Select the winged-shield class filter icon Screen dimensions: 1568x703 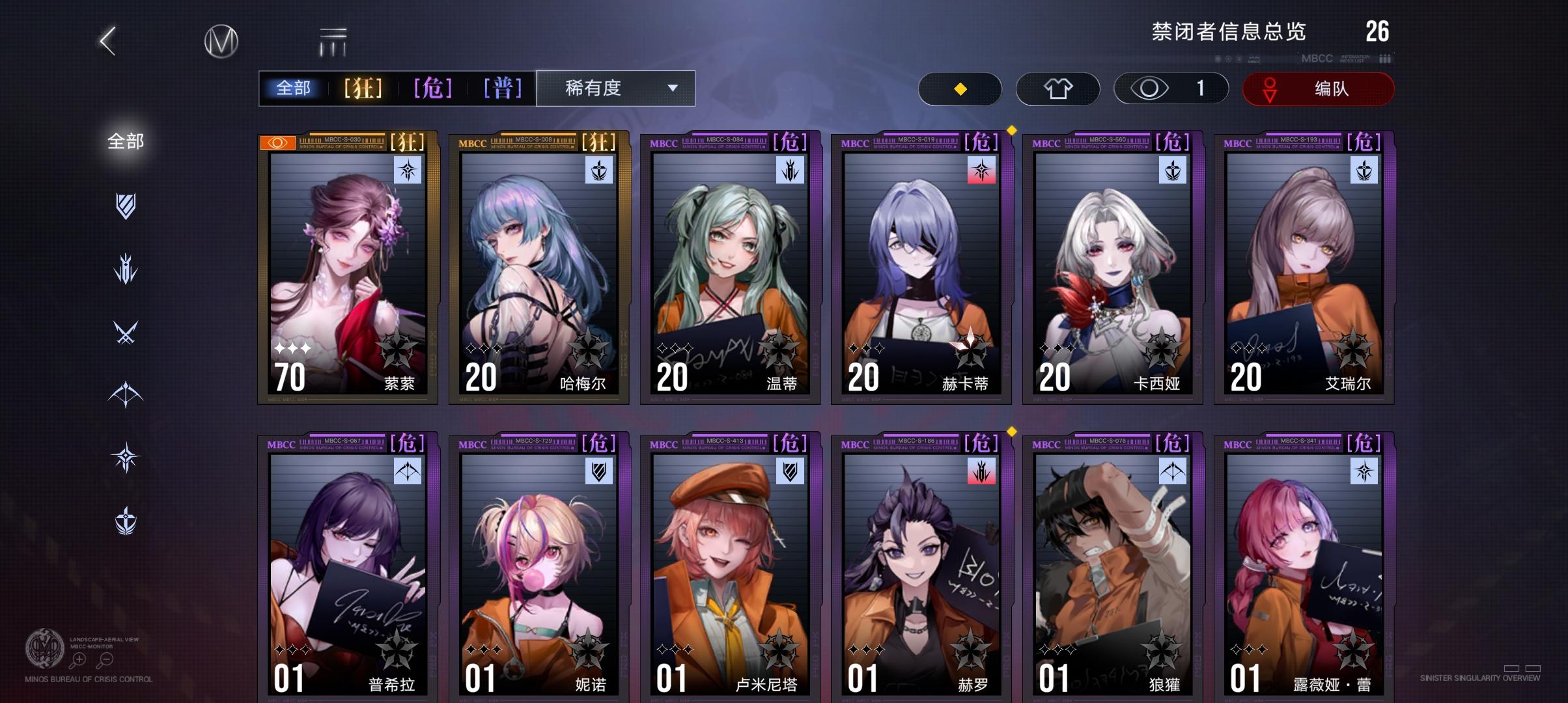[x=126, y=517]
